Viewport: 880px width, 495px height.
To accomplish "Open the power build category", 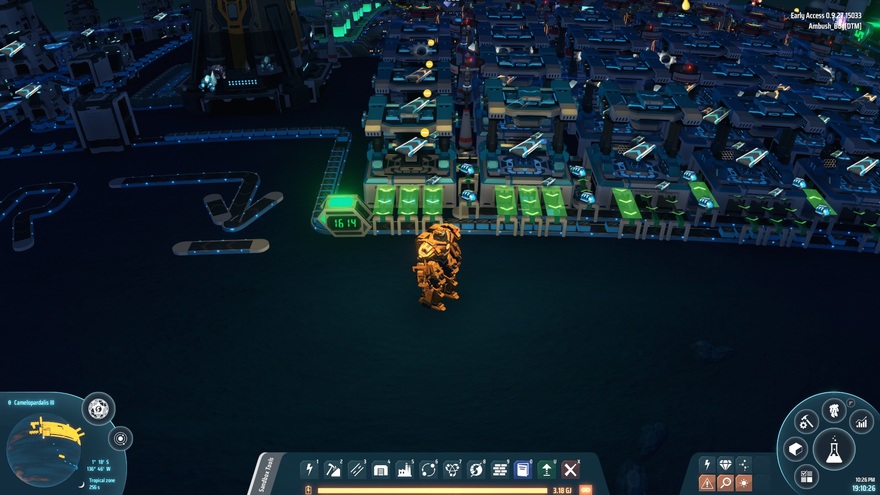I will pos(309,469).
